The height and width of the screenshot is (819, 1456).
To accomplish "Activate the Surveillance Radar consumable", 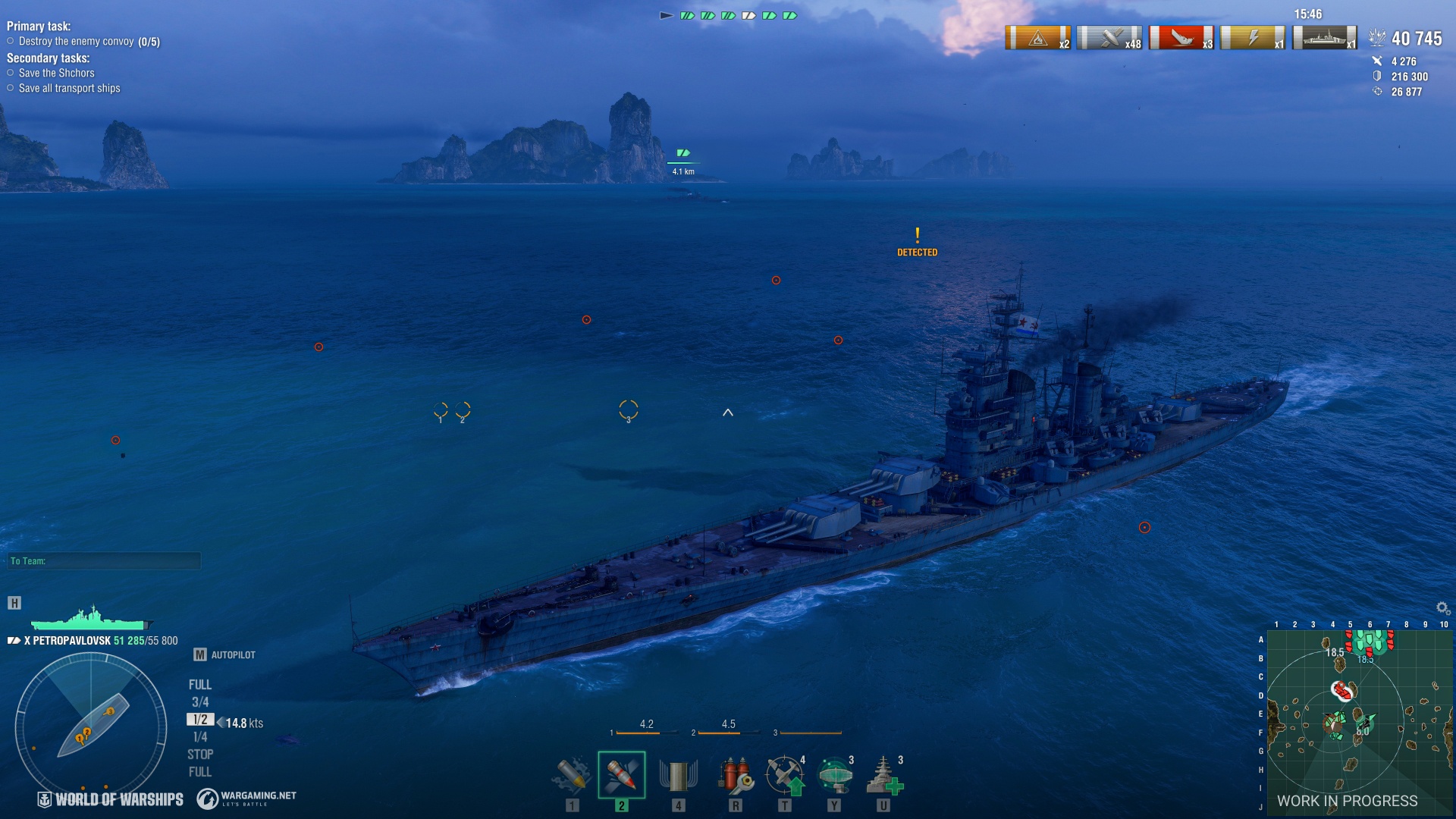I will click(834, 775).
